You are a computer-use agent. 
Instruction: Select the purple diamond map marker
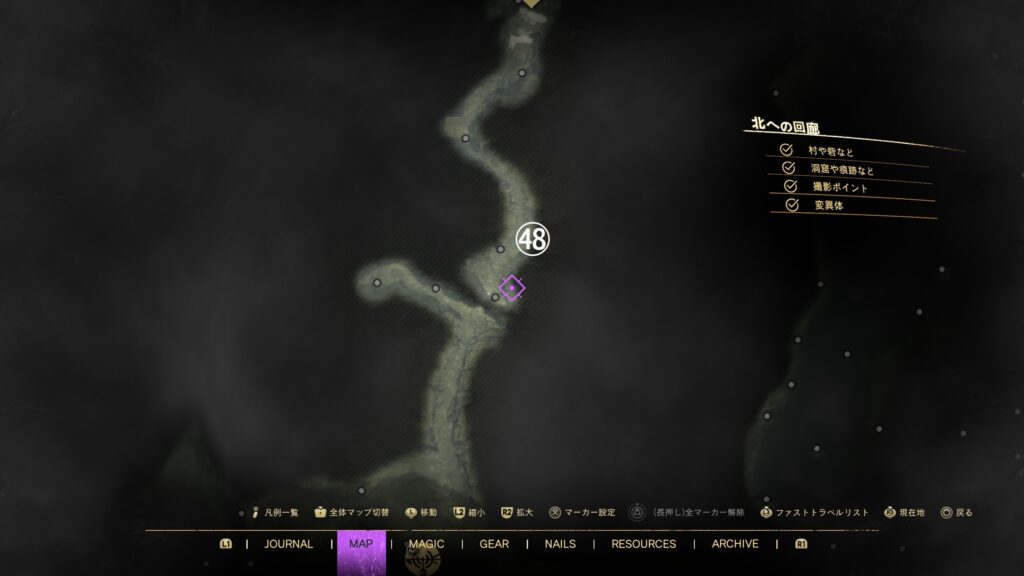click(512, 288)
